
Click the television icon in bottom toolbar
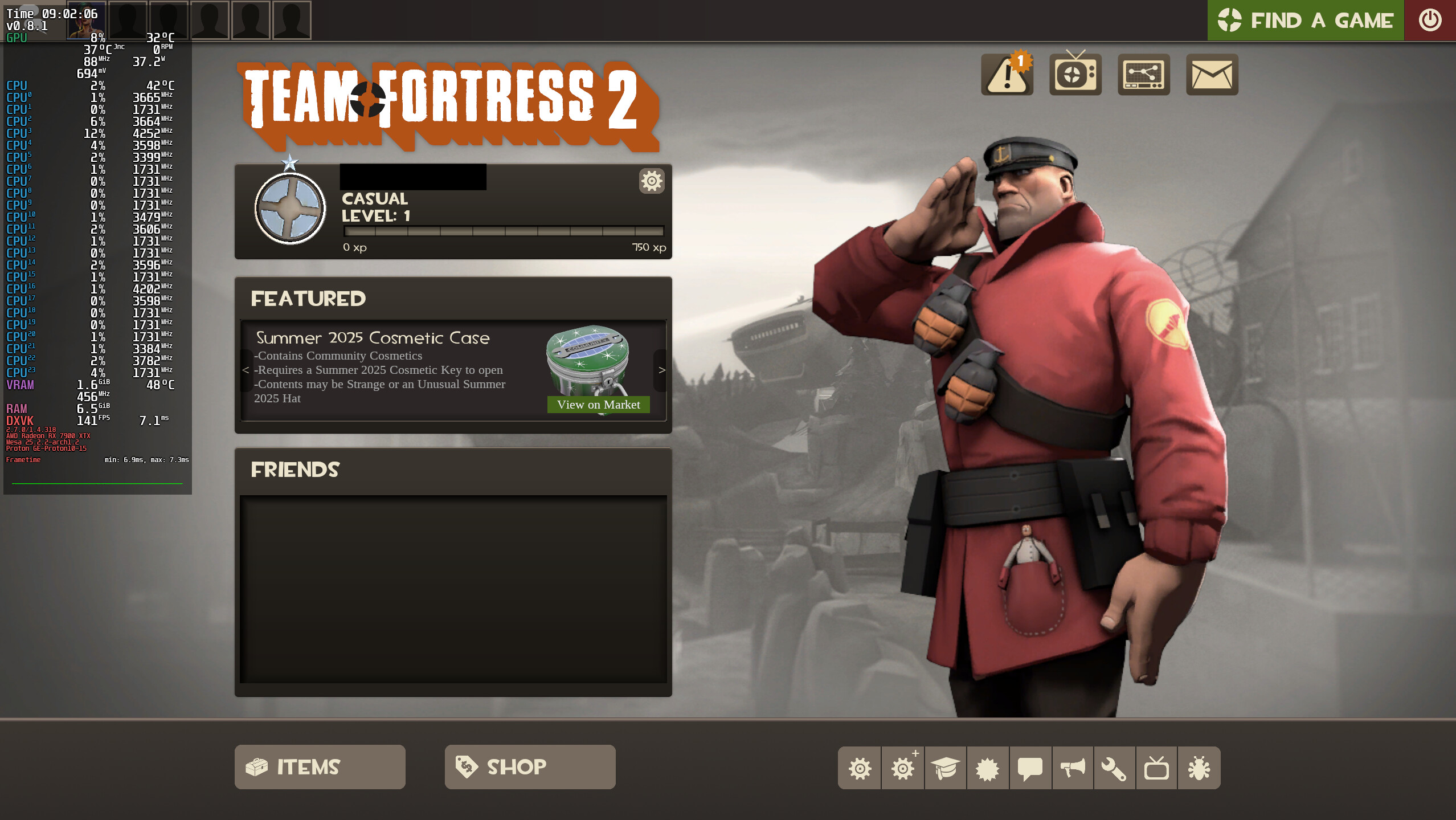(1156, 768)
